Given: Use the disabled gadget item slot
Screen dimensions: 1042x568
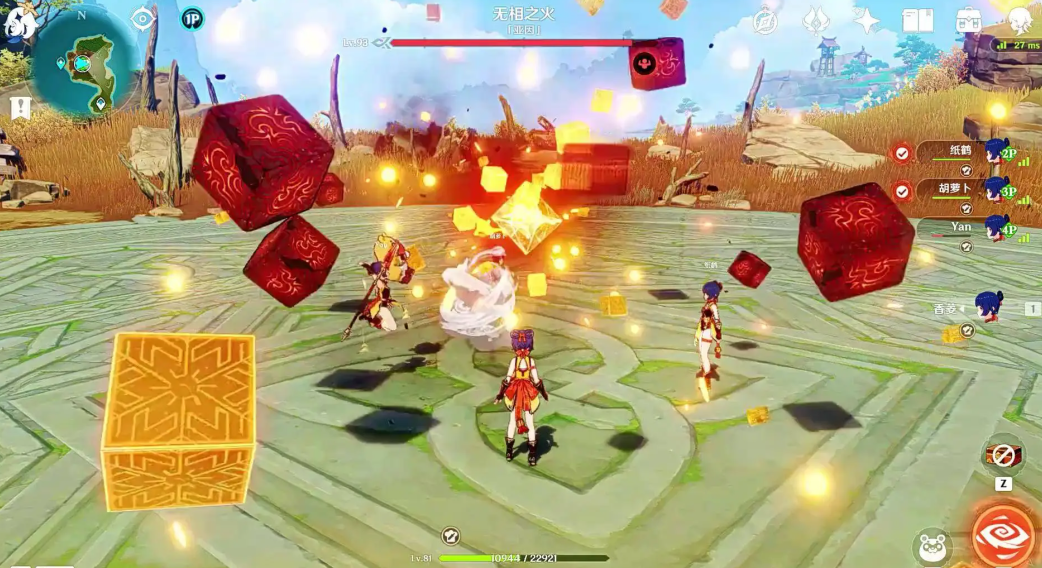Looking at the screenshot, I should coord(1003,456).
